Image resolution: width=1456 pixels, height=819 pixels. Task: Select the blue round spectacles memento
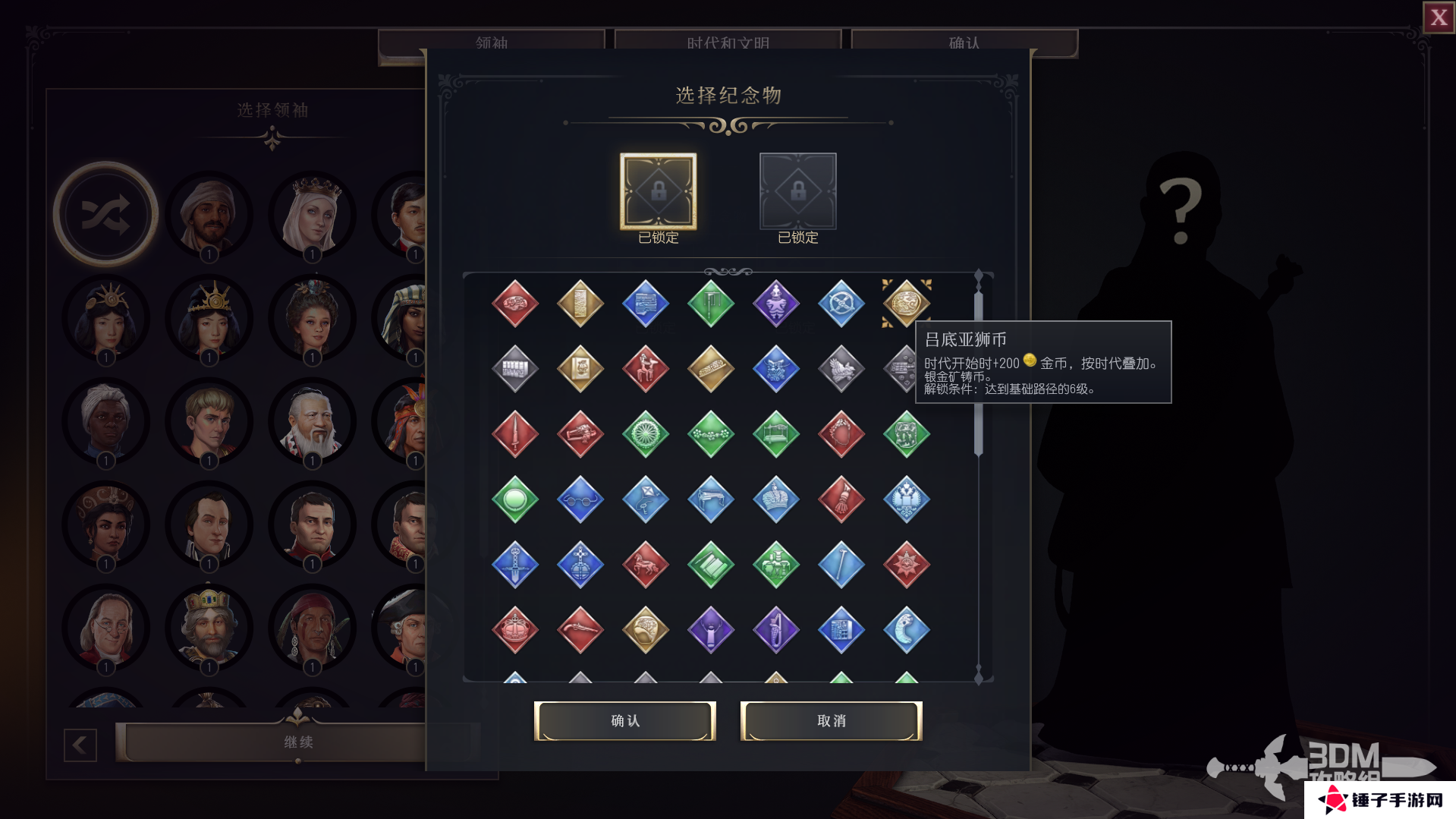click(580, 499)
